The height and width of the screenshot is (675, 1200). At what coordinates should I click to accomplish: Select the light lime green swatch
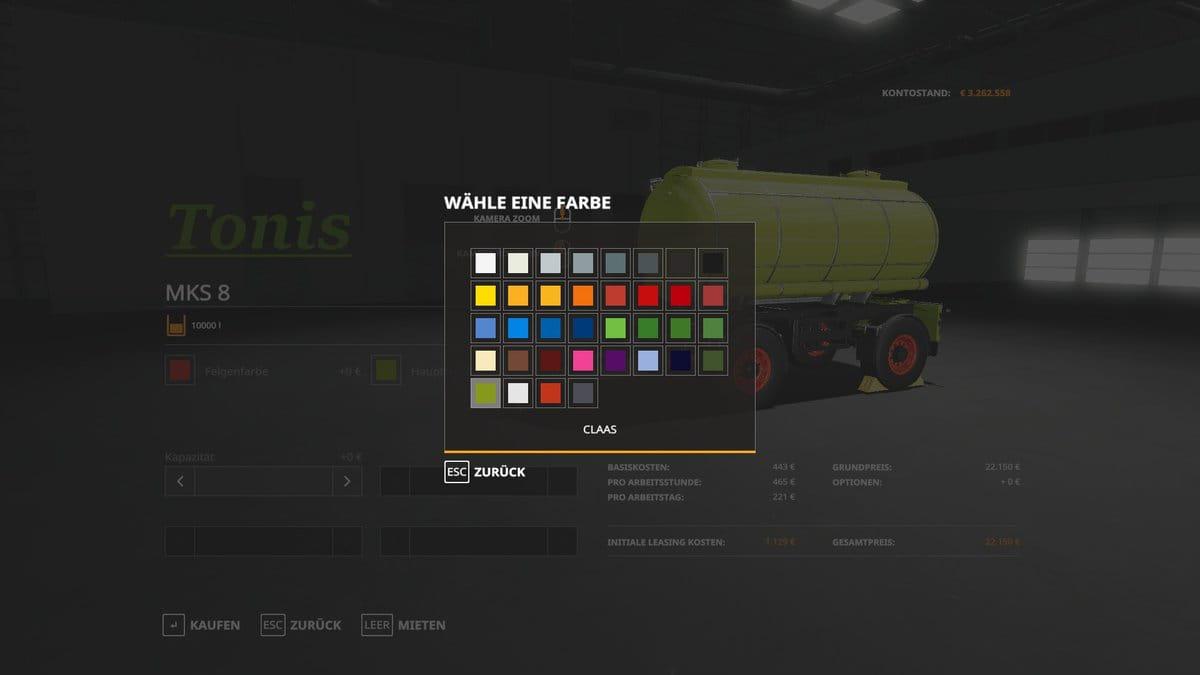(x=615, y=328)
